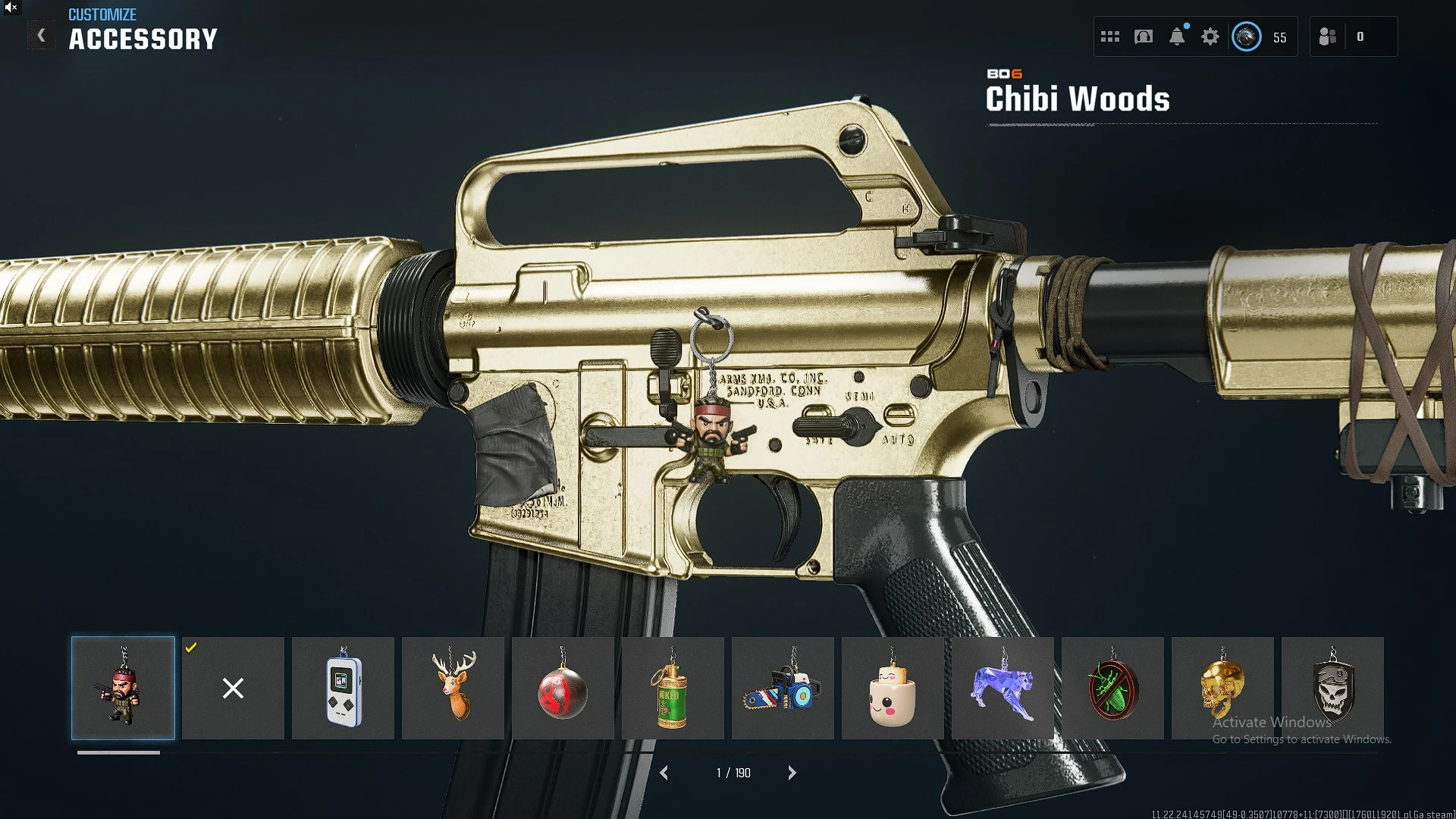The height and width of the screenshot is (819, 1456).
Task: Select the purple crystal panther charm
Action: pyautogui.click(x=1003, y=688)
